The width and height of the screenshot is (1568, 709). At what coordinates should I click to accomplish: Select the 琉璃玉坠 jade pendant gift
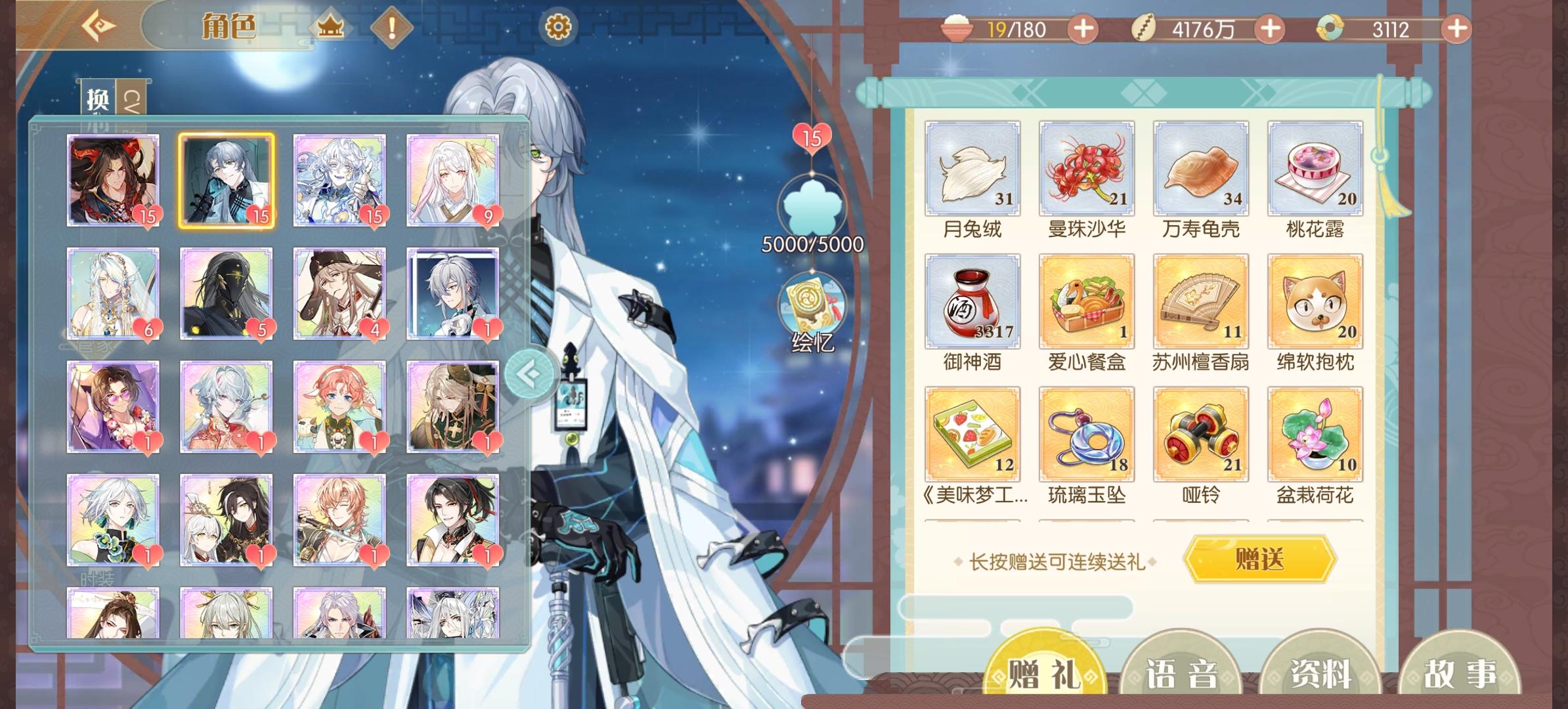tap(1085, 433)
